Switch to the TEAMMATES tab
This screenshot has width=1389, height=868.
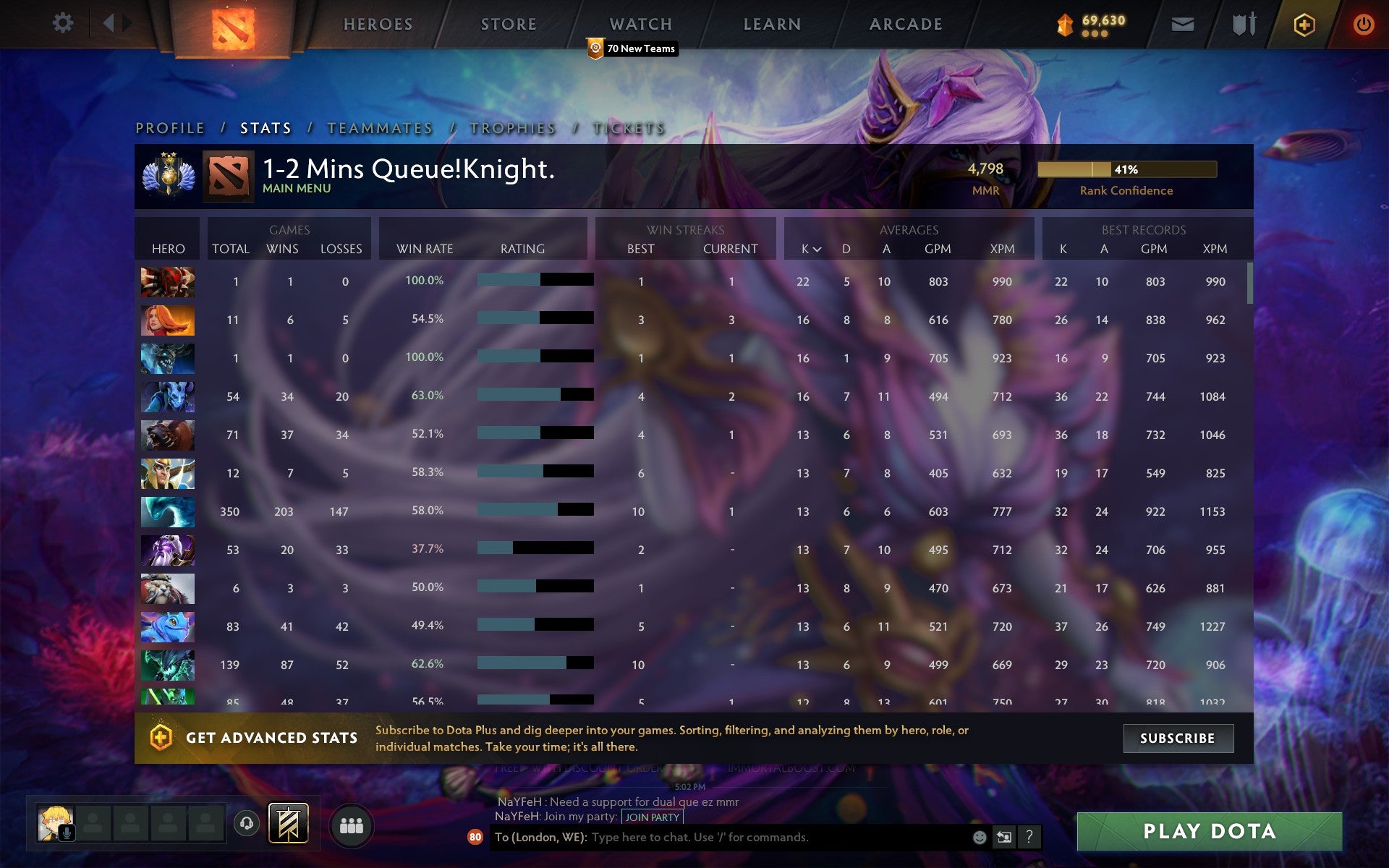379,127
